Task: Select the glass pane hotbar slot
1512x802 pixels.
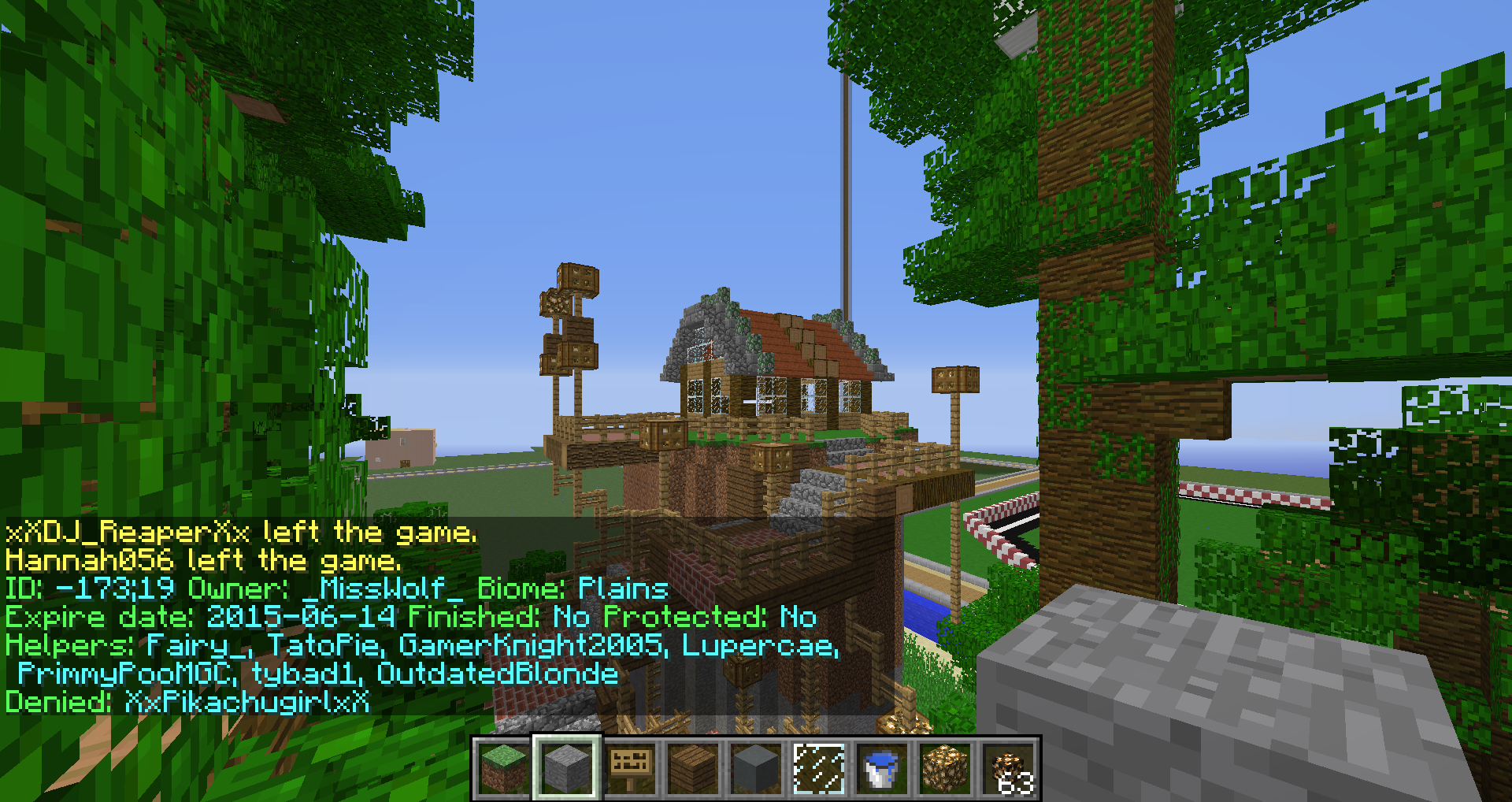Action: click(x=819, y=768)
